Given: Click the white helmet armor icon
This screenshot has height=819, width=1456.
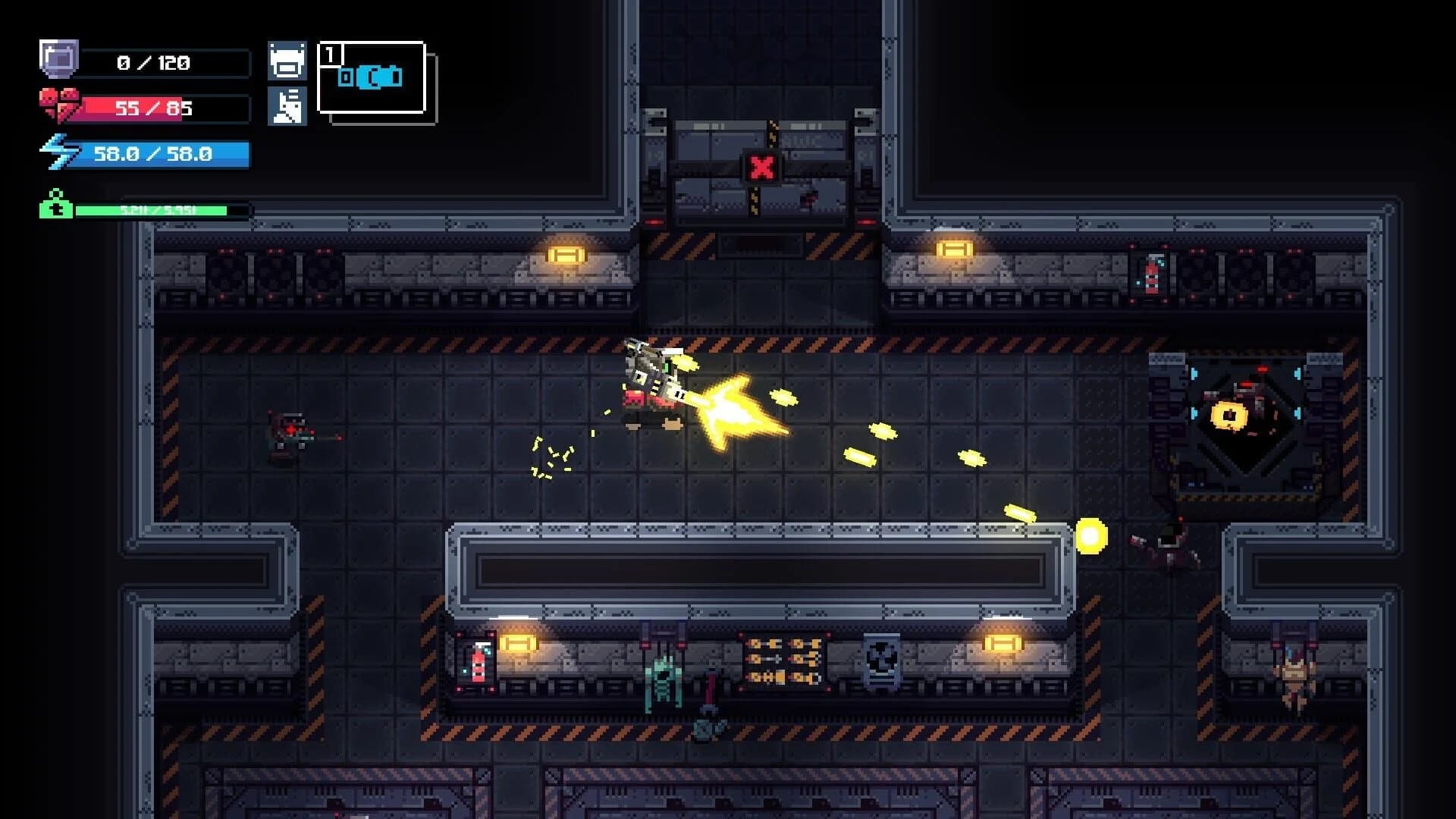Looking at the screenshot, I should click(x=288, y=59).
